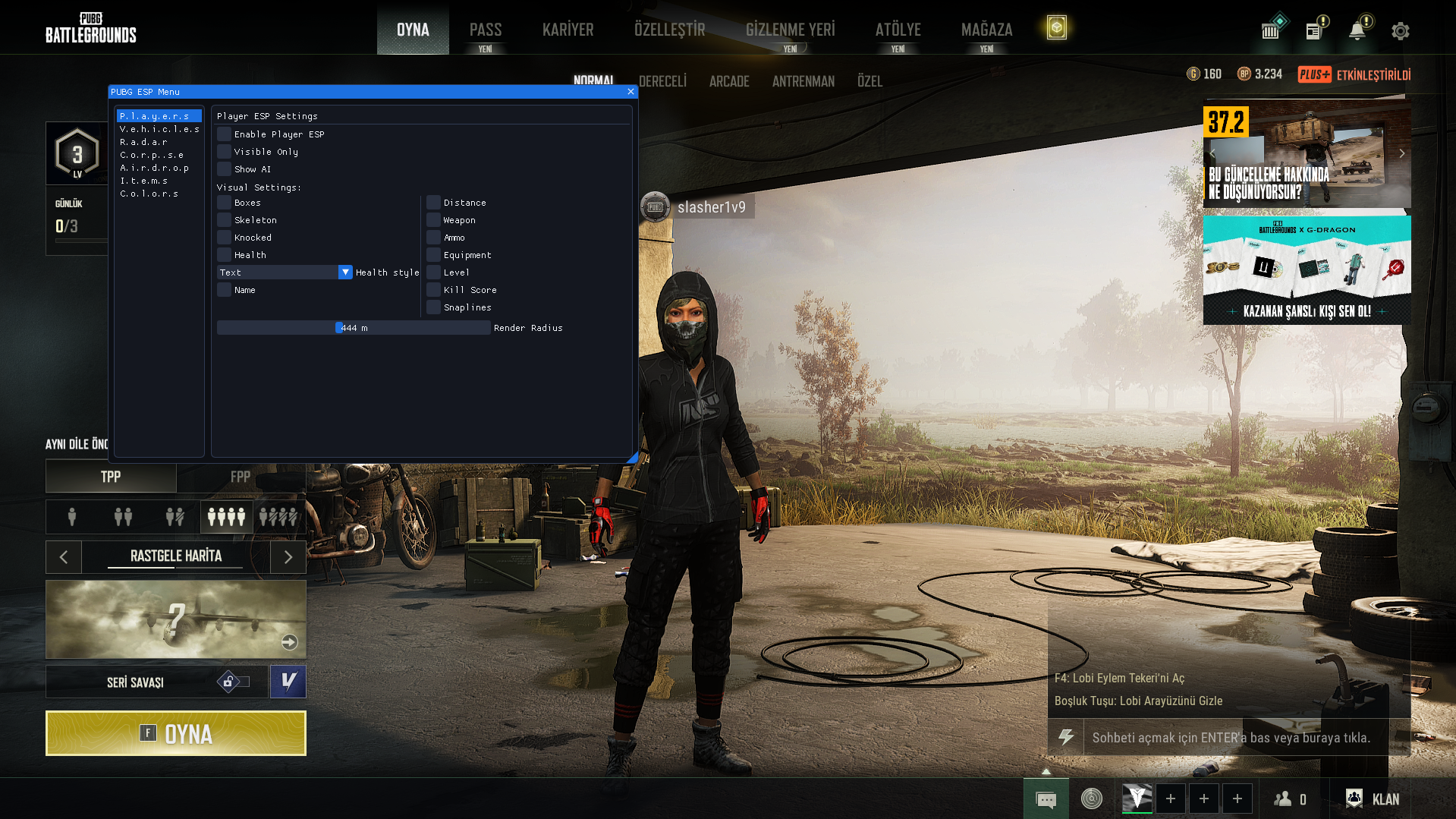This screenshot has width=1456, height=819.
Task: Switch to ARCADE mode
Action: 729,81
